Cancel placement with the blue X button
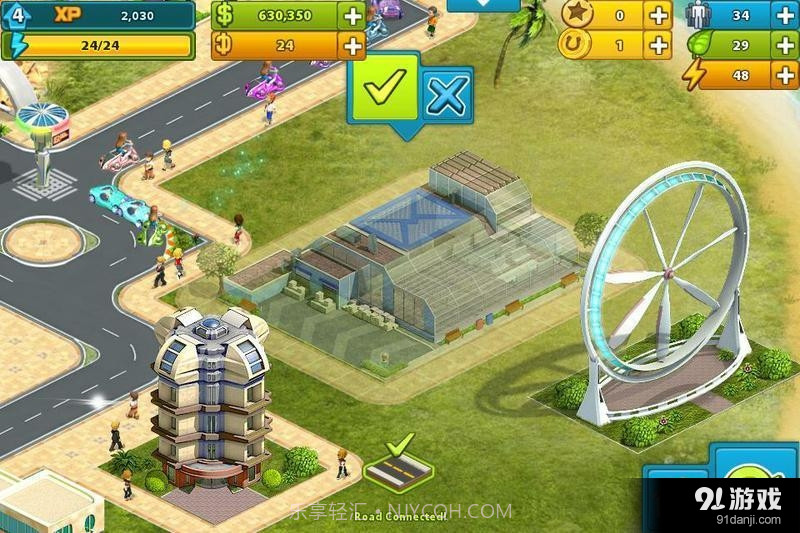 [446, 96]
